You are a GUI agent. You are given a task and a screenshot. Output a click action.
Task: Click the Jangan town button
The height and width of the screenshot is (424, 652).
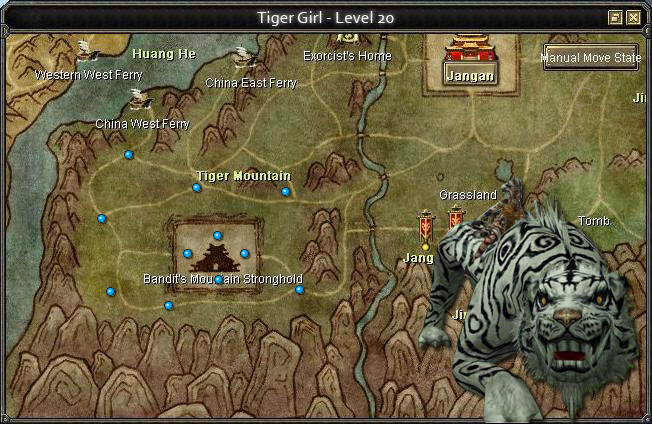pos(469,76)
